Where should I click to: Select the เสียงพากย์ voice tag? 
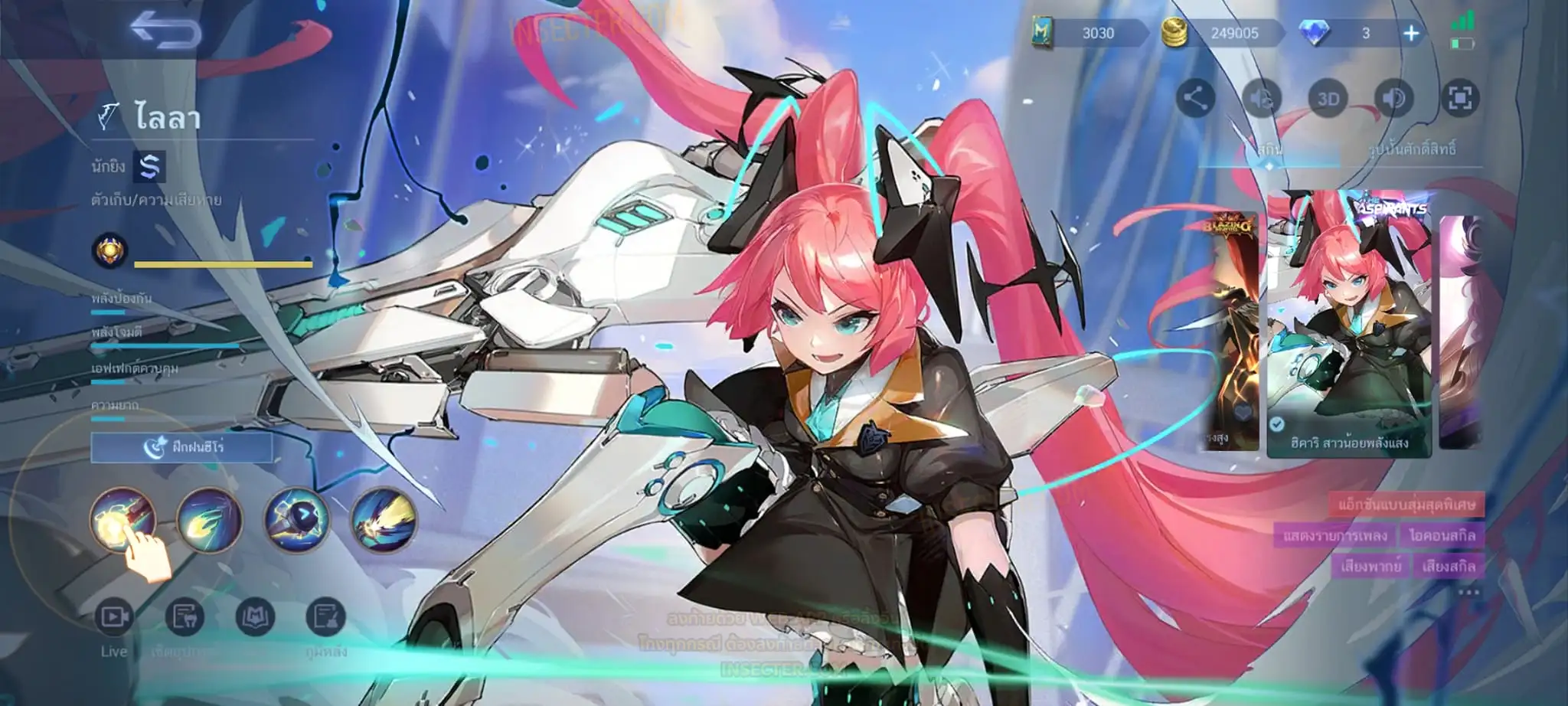(x=1370, y=566)
